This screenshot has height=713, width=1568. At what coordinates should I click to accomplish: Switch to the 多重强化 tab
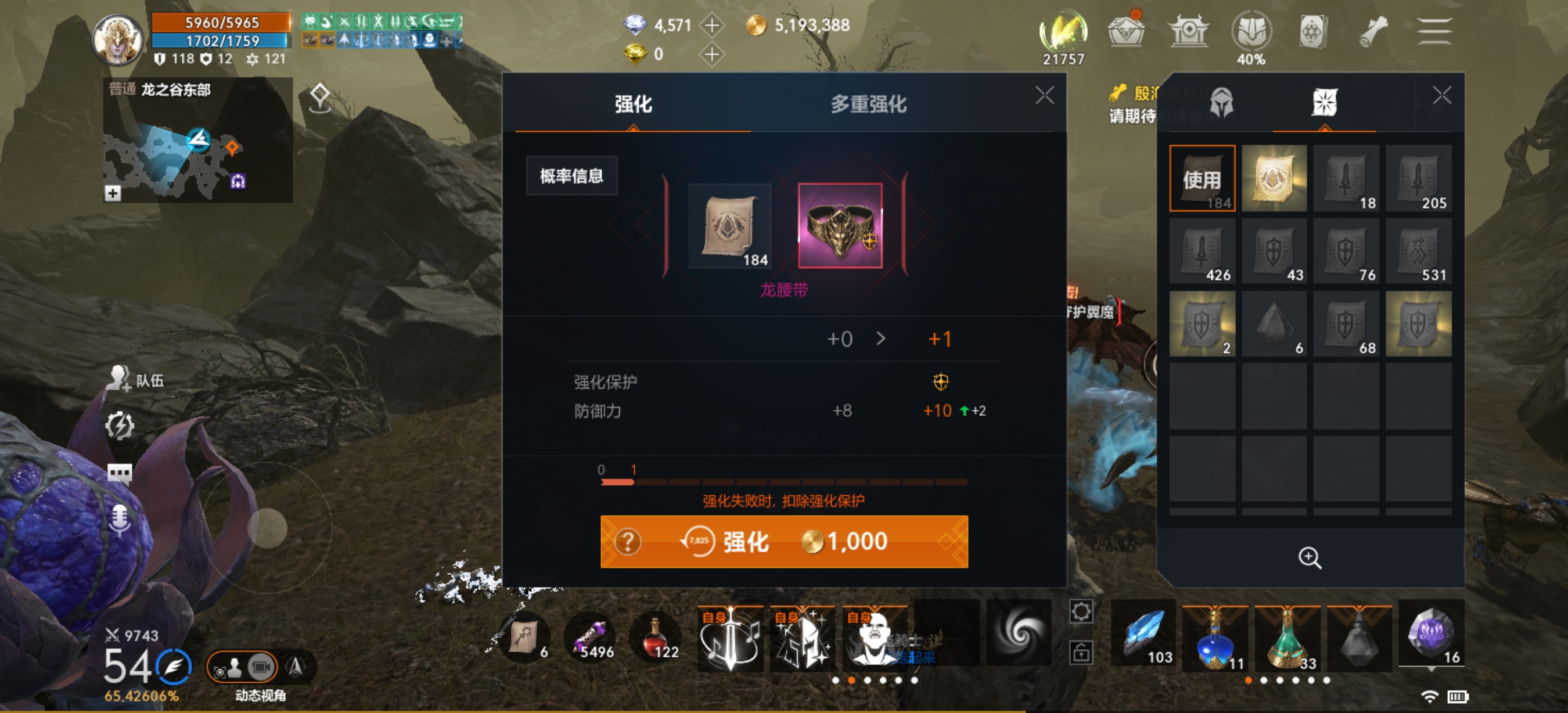pos(867,105)
